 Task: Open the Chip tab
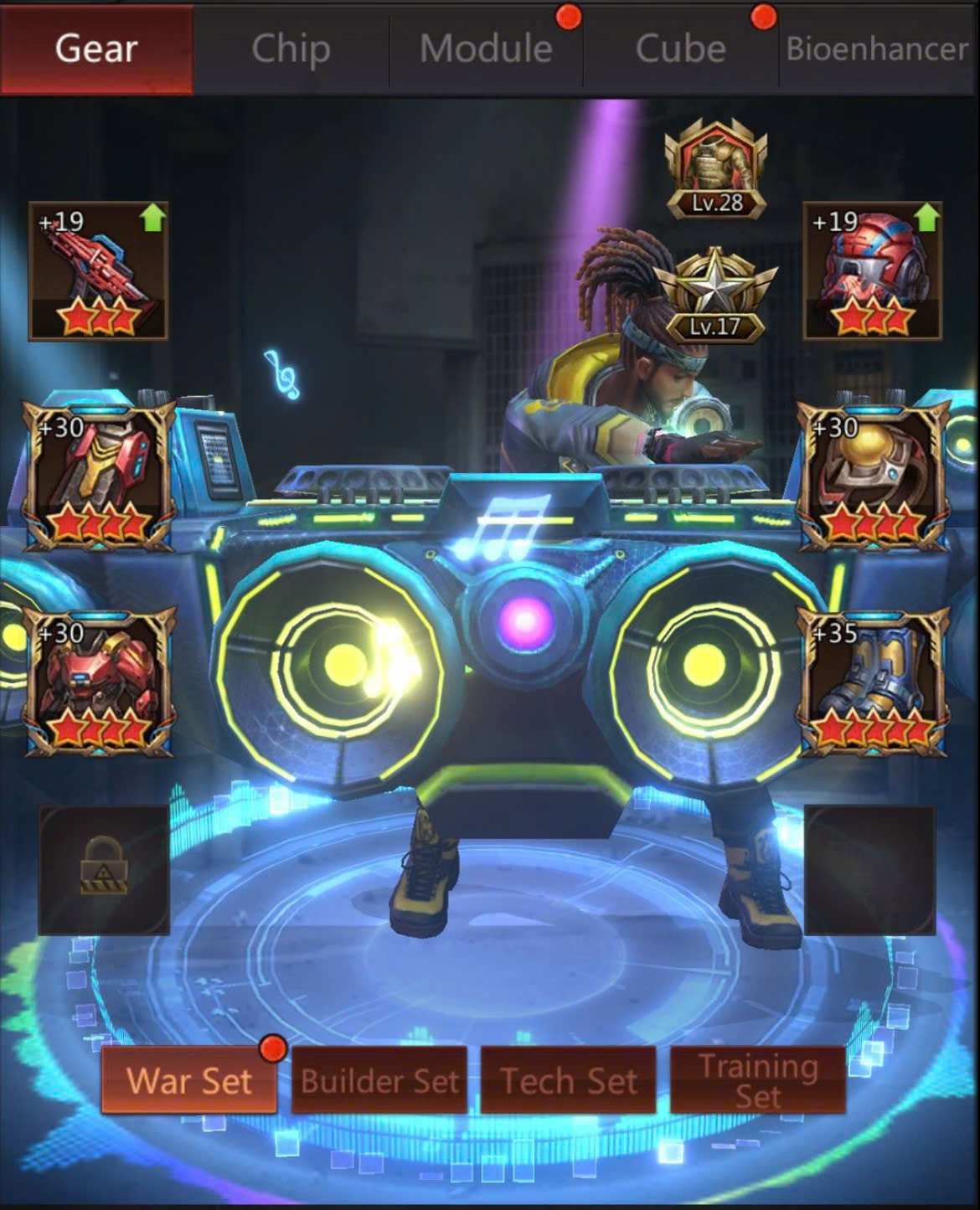click(291, 49)
